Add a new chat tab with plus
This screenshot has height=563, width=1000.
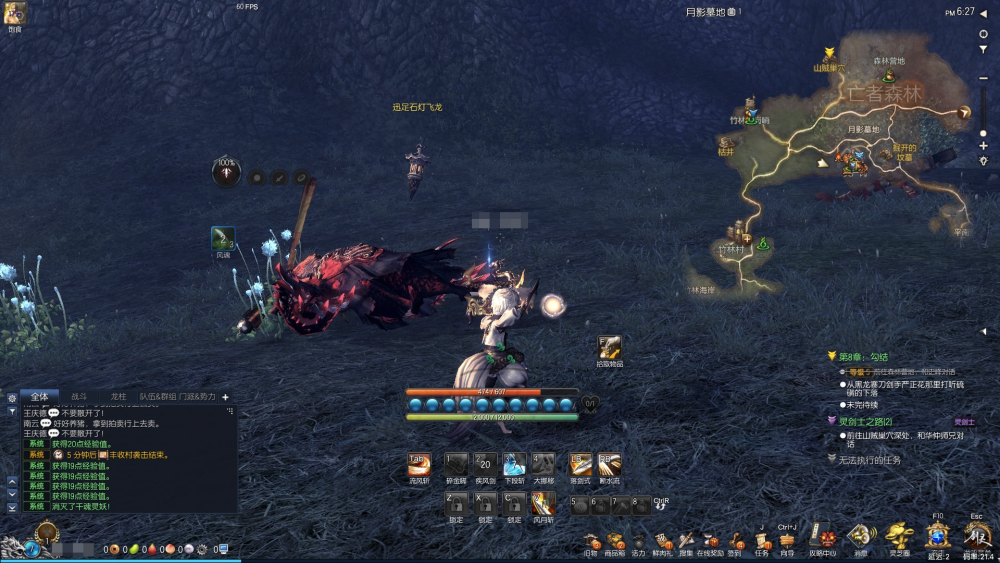click(x=225, y=397)
